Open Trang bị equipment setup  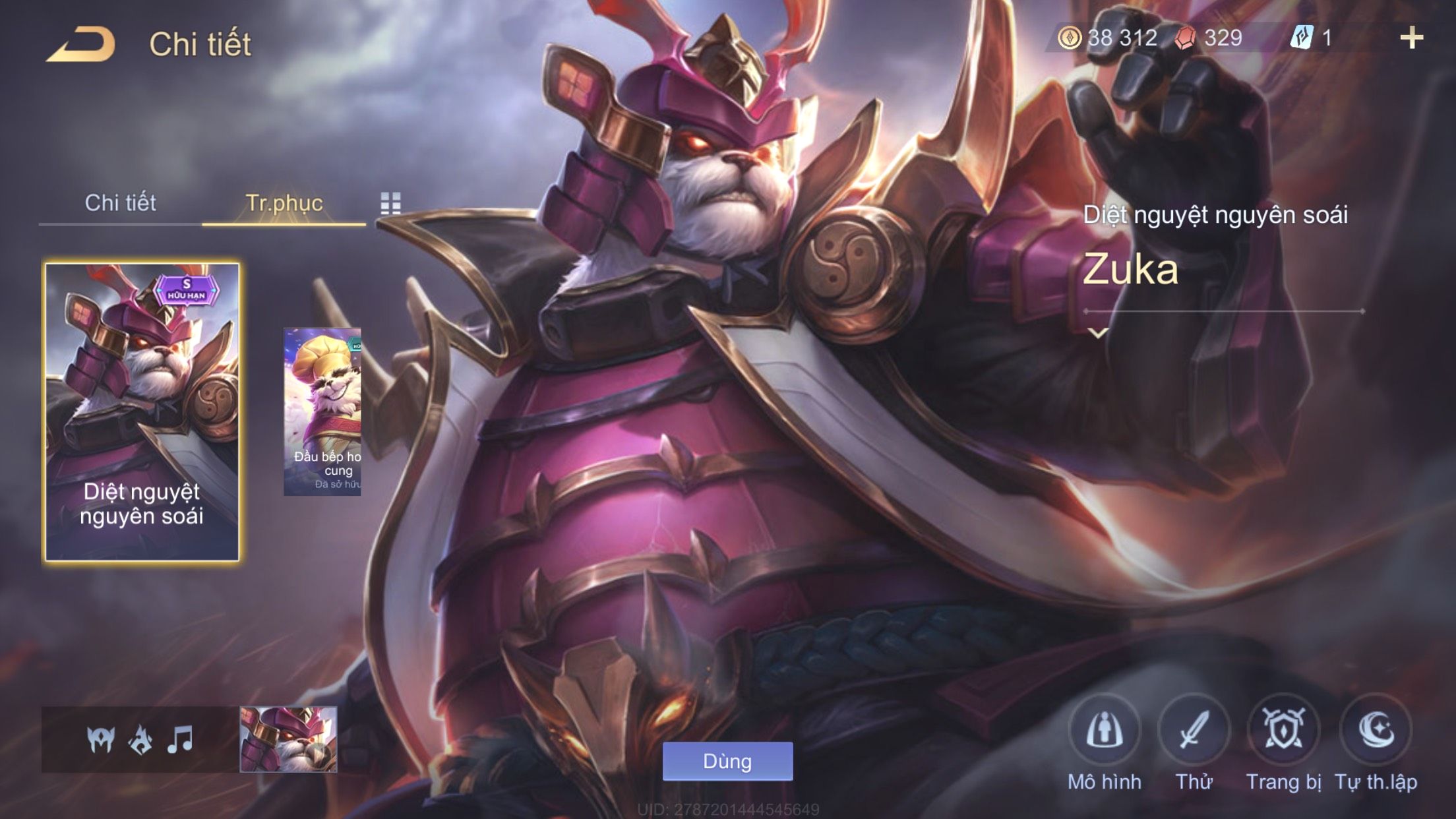coord(1283,731)
